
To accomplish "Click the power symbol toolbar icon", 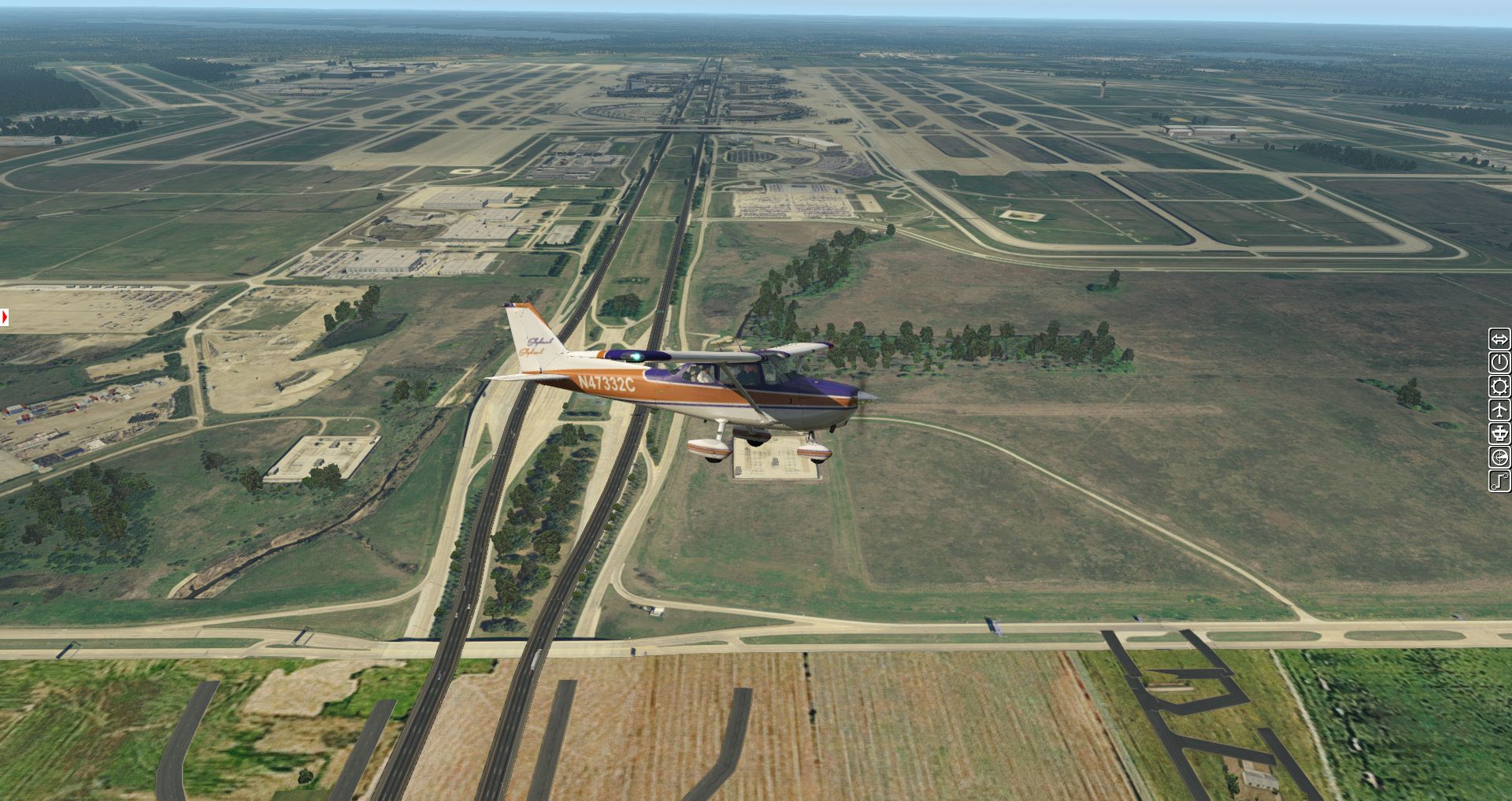I will tap(1499, 363).
